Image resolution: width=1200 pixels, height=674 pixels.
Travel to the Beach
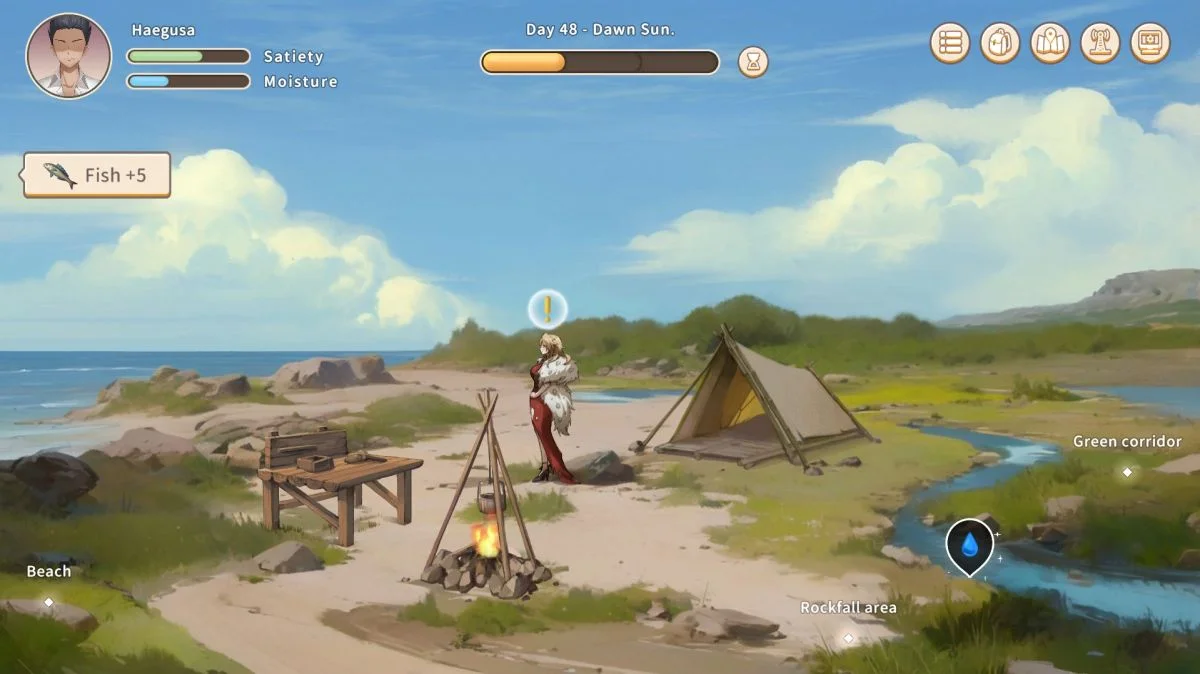coord(48,601)
